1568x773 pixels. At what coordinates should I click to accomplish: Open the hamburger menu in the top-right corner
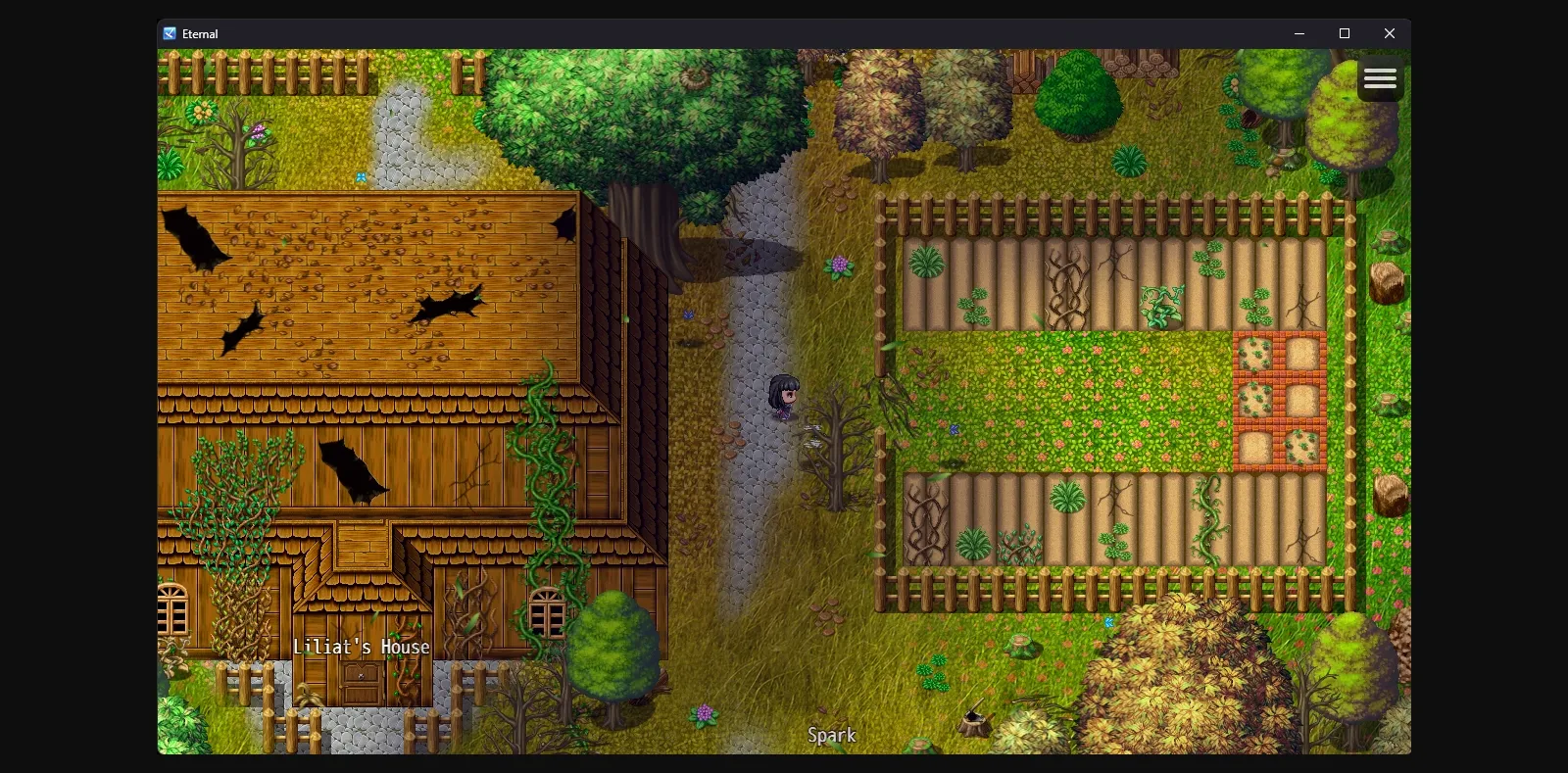1380,78
